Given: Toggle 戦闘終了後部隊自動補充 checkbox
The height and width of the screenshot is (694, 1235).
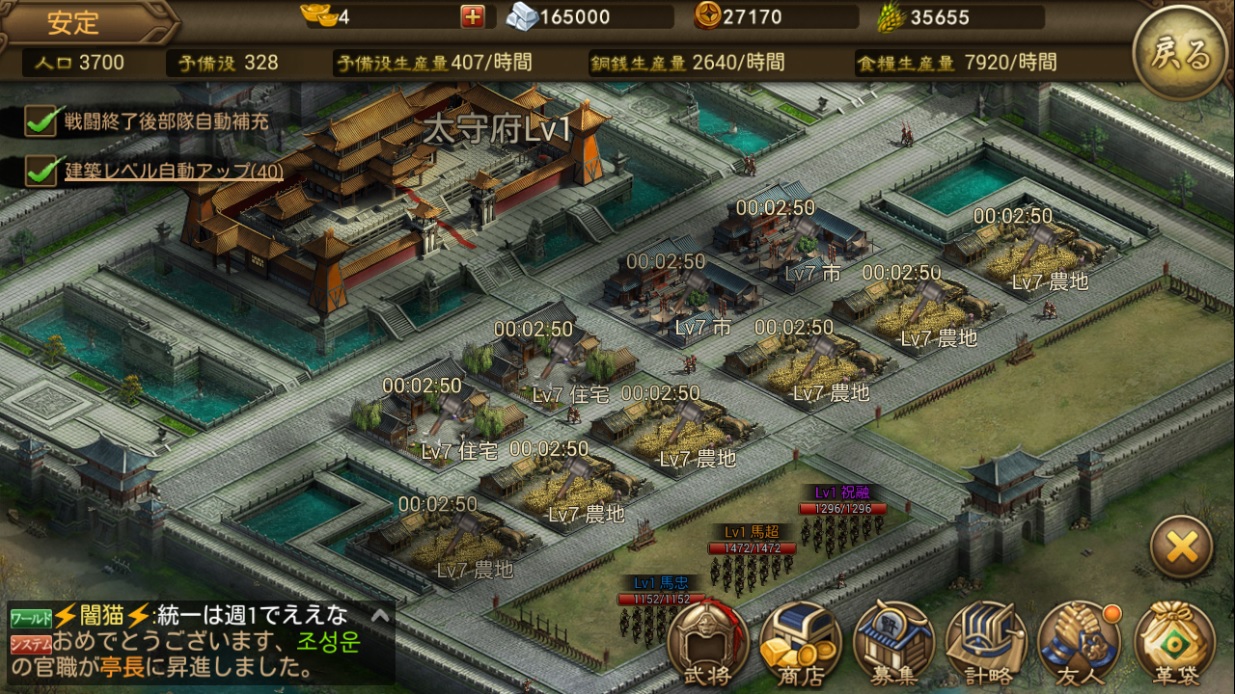Looking at the screenshot, I should click(x=42, y=122).
